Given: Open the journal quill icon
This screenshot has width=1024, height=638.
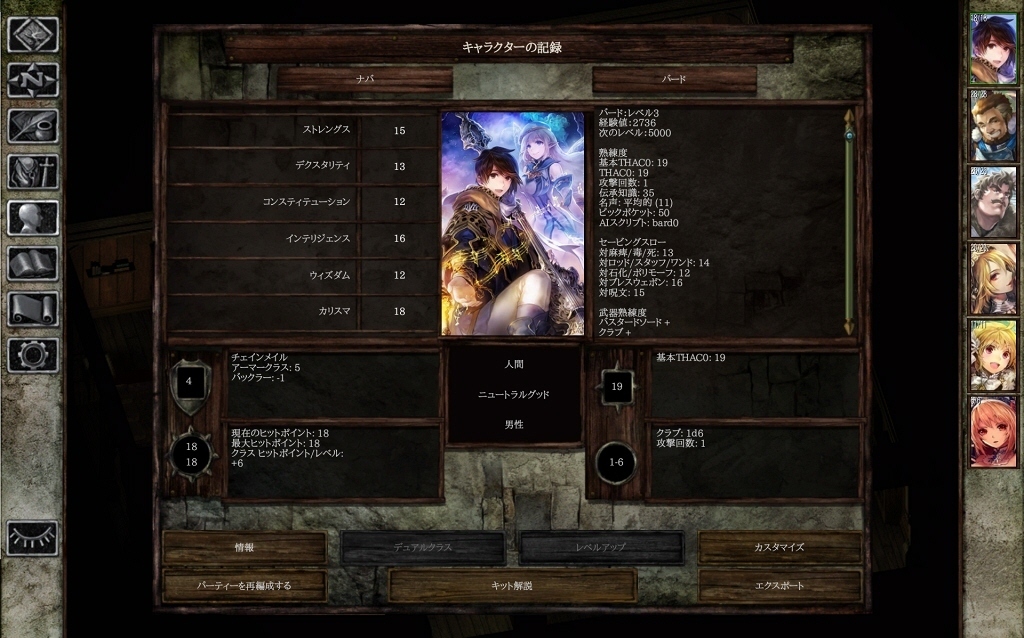Looking at the screenshot, I should (33, 126).
